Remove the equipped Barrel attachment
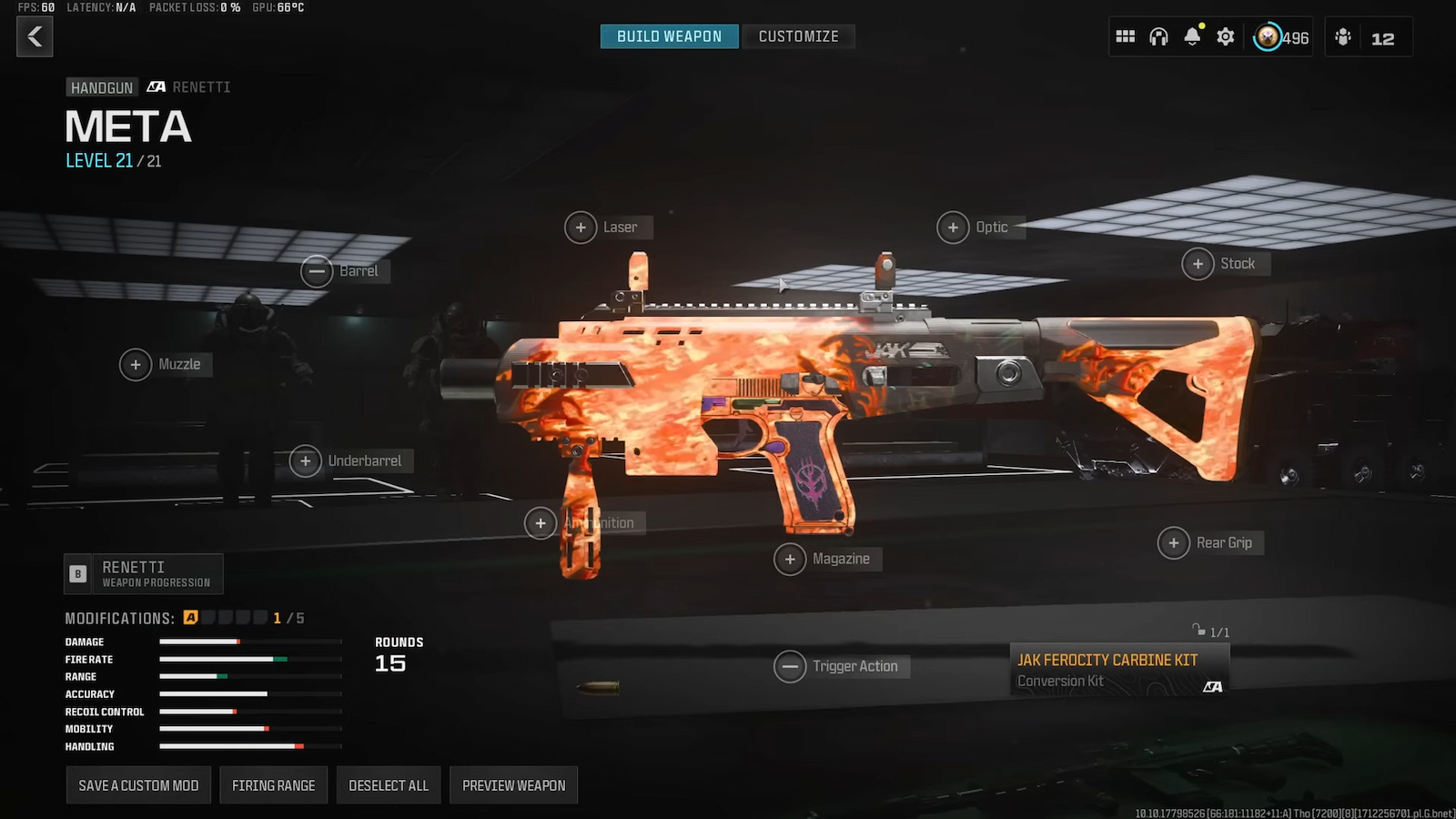The image size is (1456, 819). pos(318,271)
